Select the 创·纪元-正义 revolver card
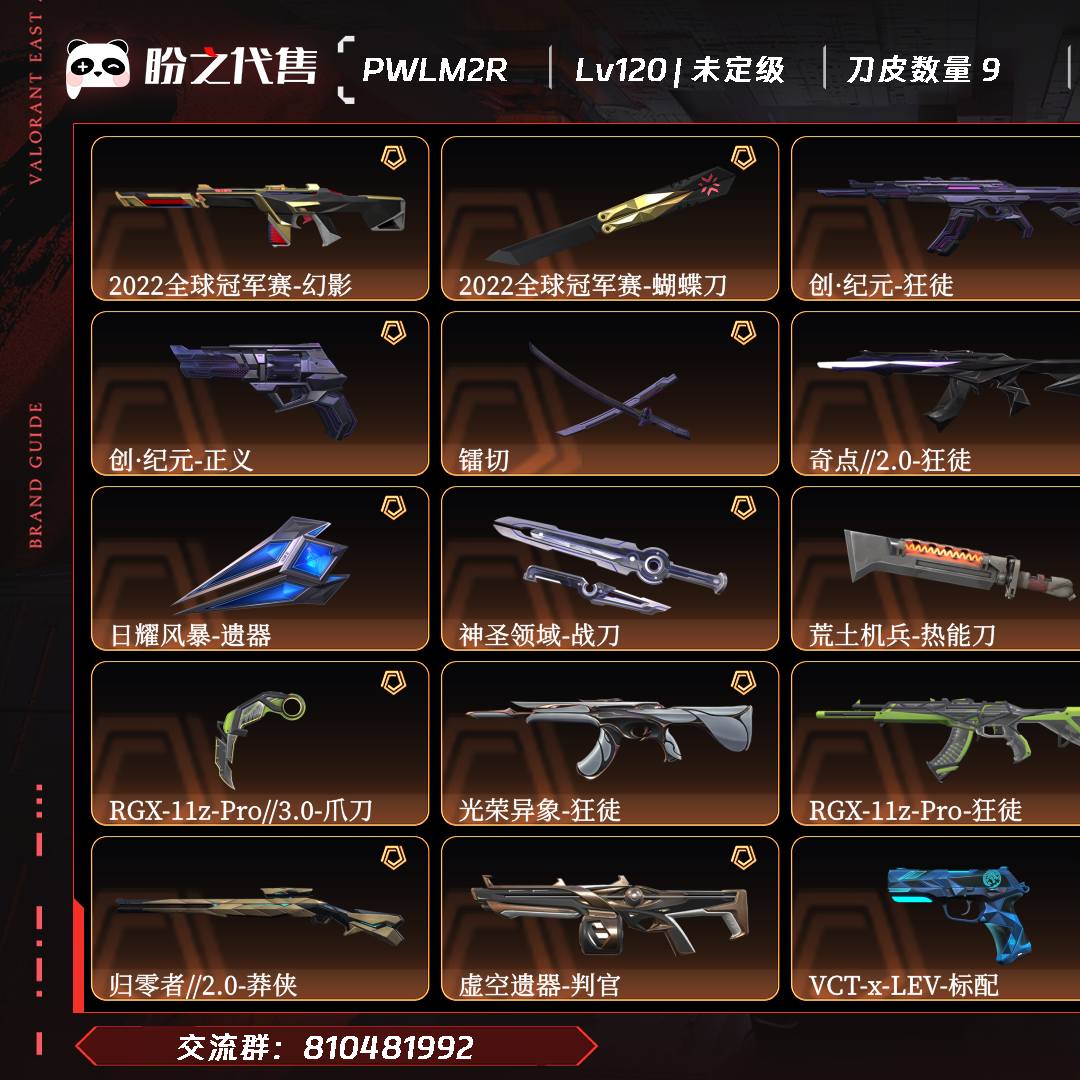The height and width of the screenshot is (1080, 1080). pyautogui.click(x=260, y=393)
